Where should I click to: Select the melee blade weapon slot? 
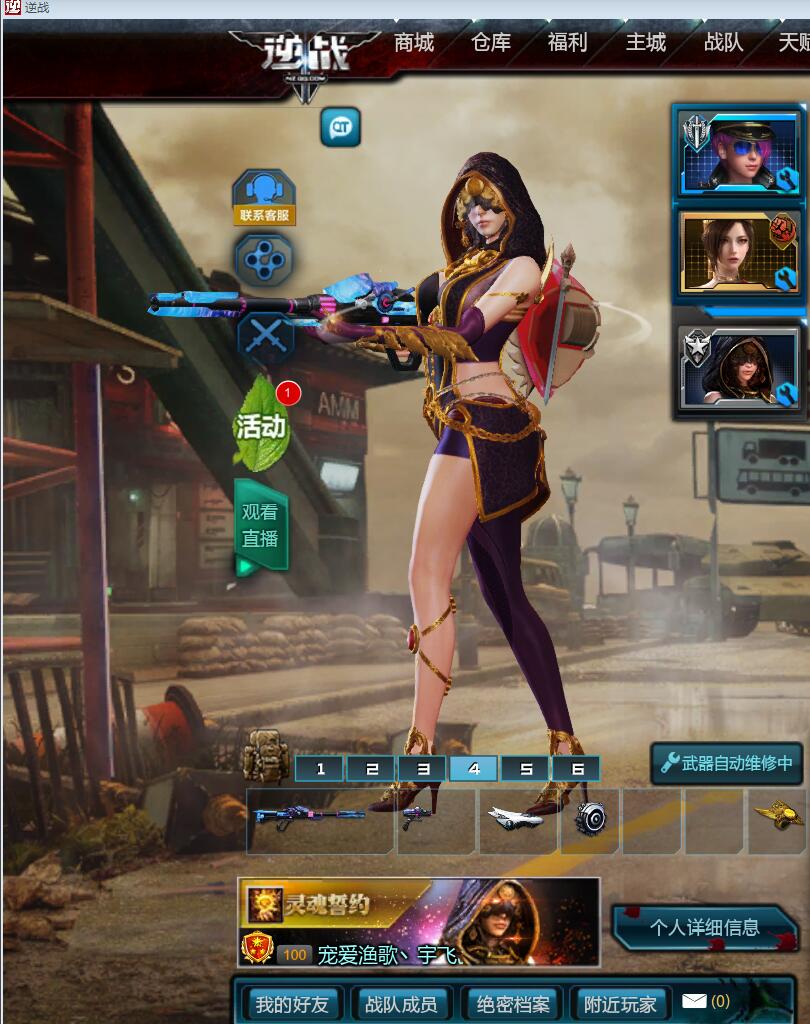pos(517,819)
